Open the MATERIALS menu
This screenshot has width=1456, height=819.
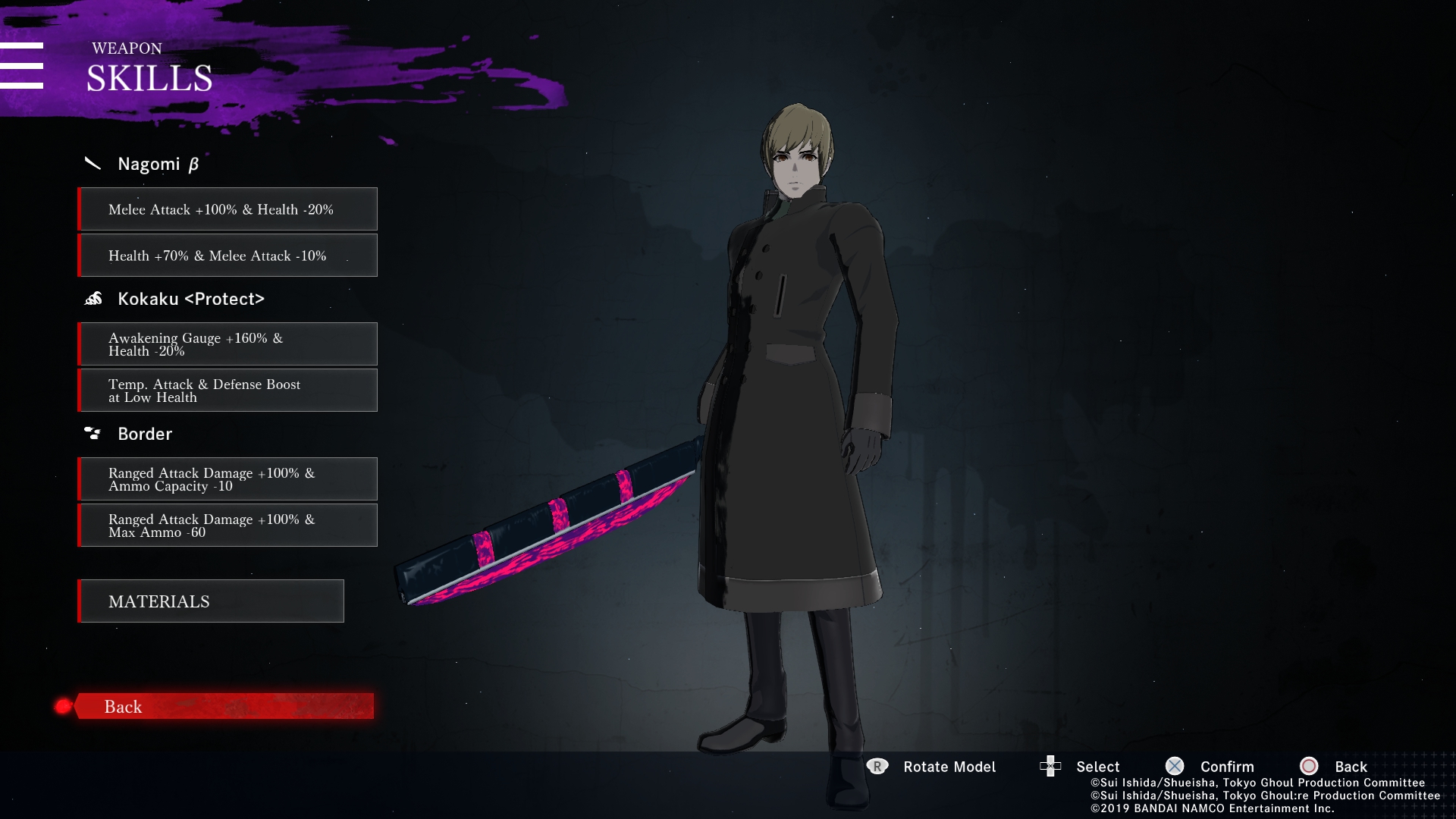211,601
